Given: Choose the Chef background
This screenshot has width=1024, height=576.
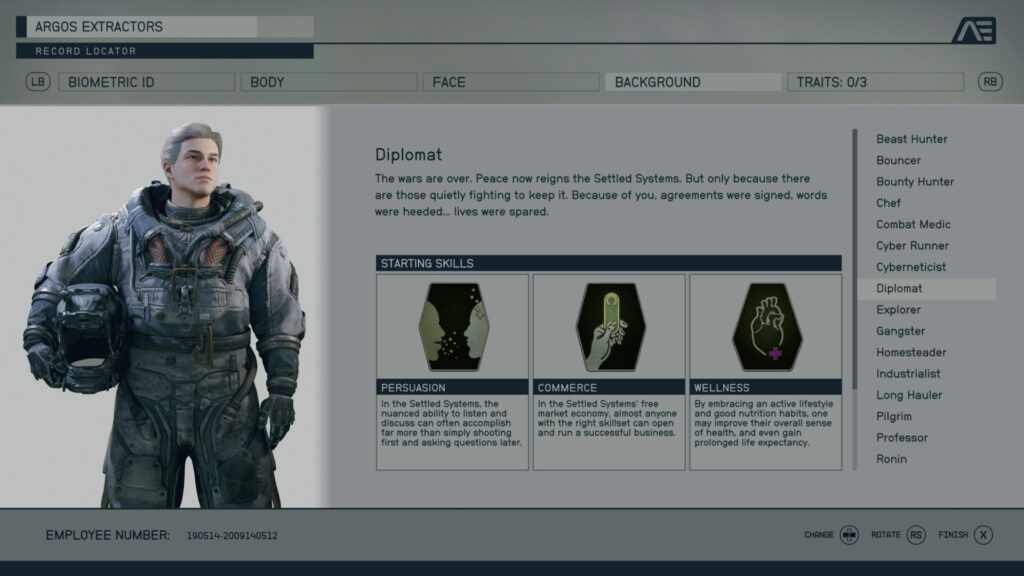Looking at the screenshot, I should coord(889,203).
